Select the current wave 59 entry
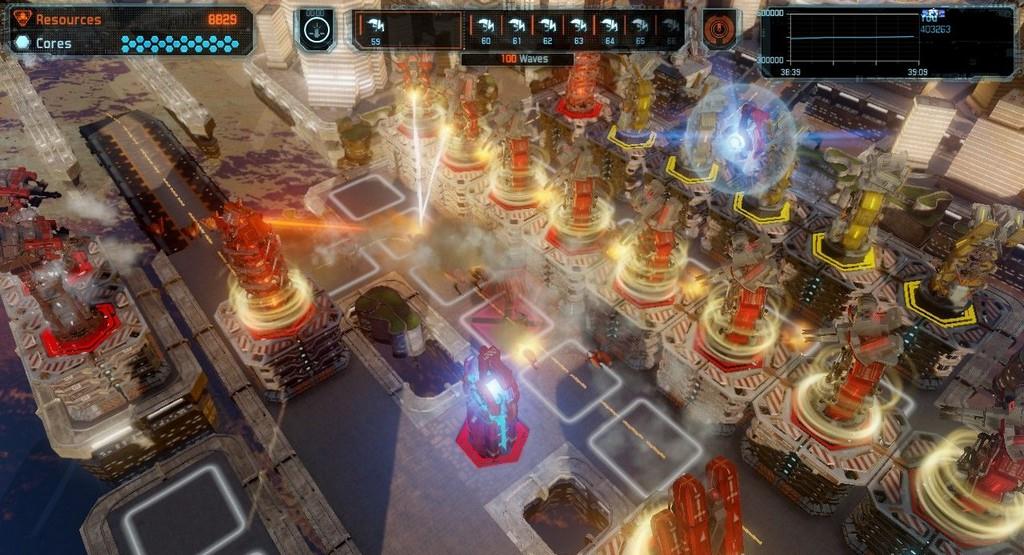 click(376, 29)
